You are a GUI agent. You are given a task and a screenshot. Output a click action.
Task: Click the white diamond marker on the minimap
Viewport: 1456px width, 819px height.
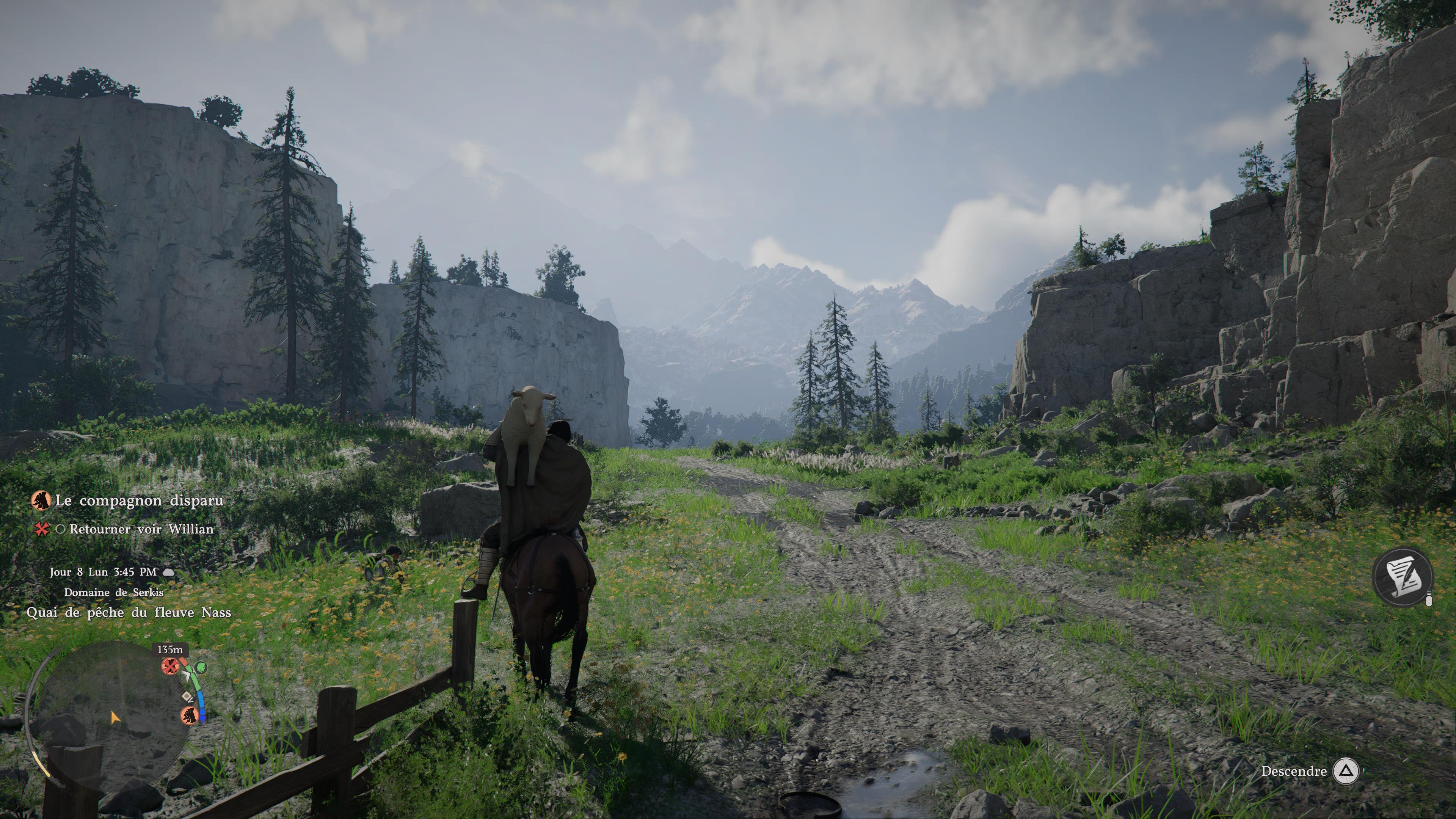(x=187, y=698)
